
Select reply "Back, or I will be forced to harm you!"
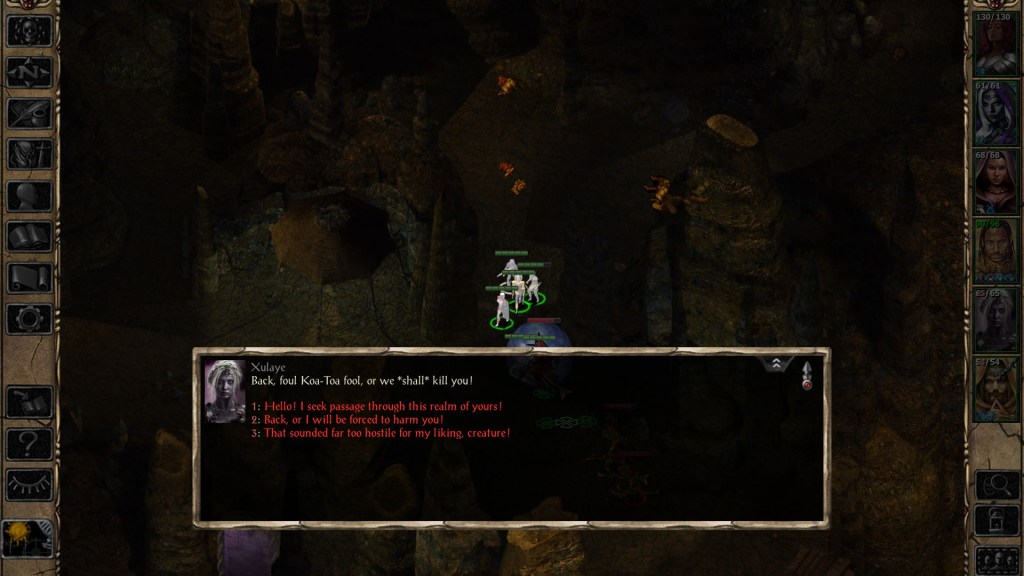pos(354,420)
